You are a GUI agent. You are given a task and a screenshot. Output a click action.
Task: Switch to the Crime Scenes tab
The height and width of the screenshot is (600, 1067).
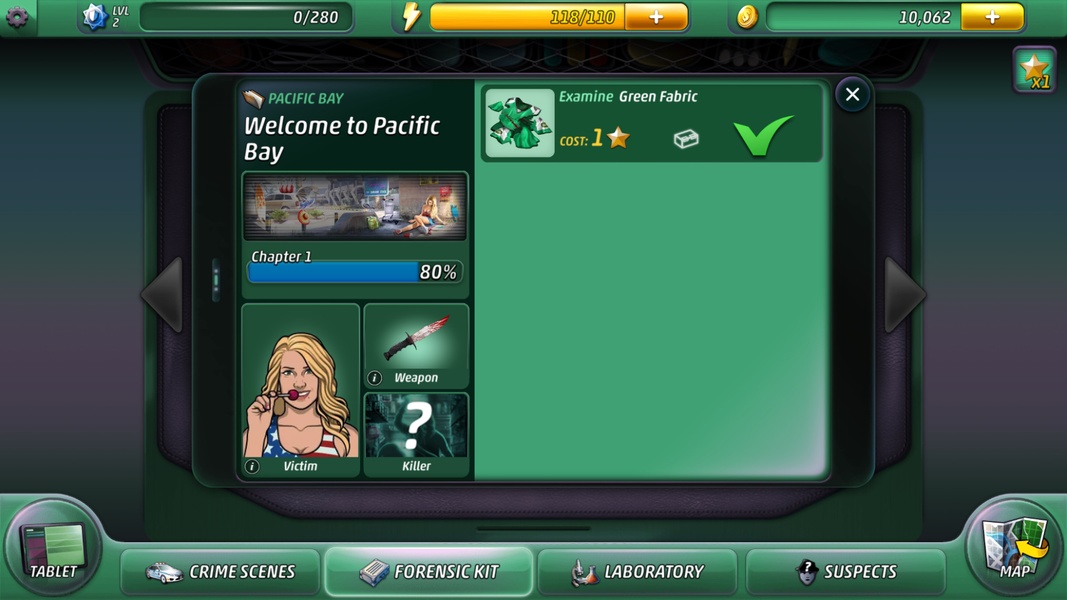coord(221,572)
